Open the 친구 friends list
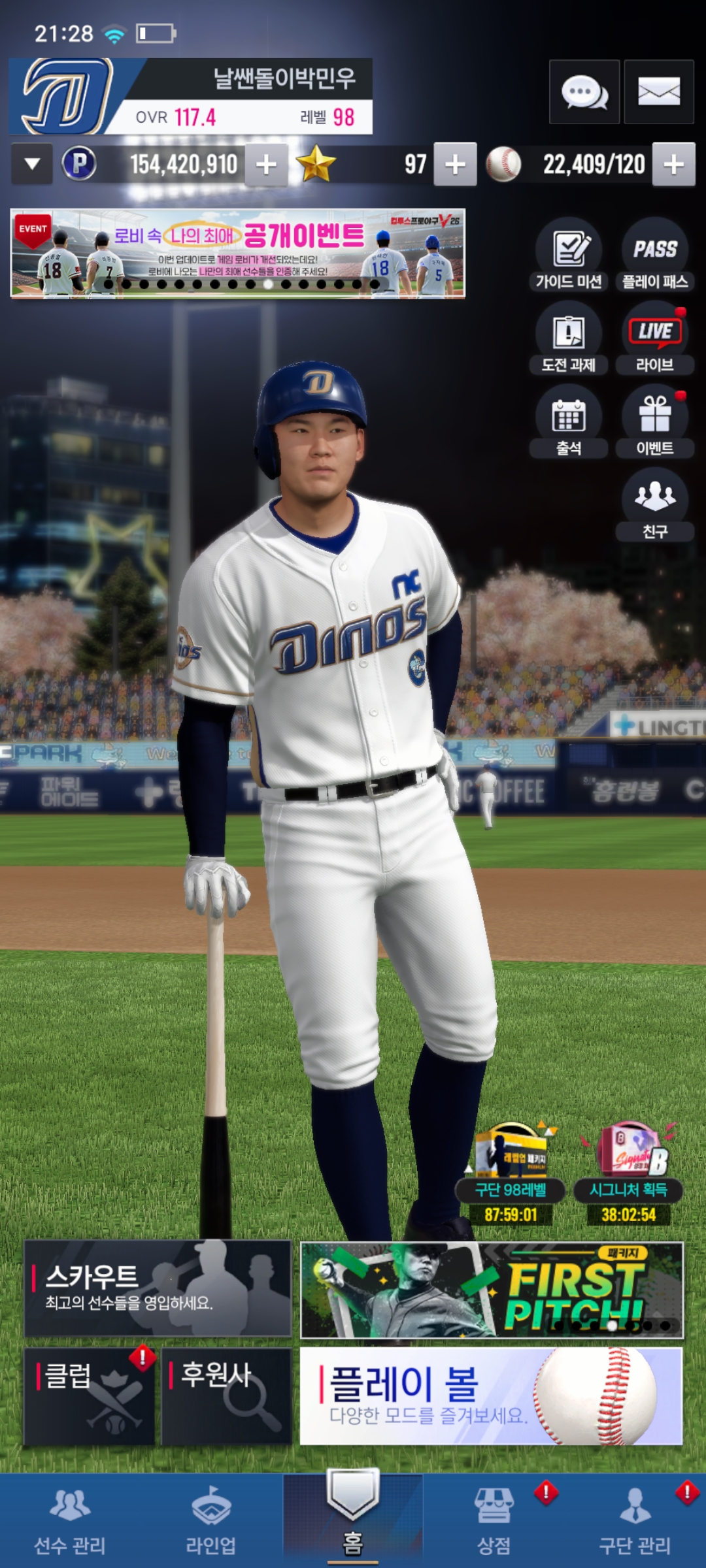The image size is (706, 1568). coord(655,504)
